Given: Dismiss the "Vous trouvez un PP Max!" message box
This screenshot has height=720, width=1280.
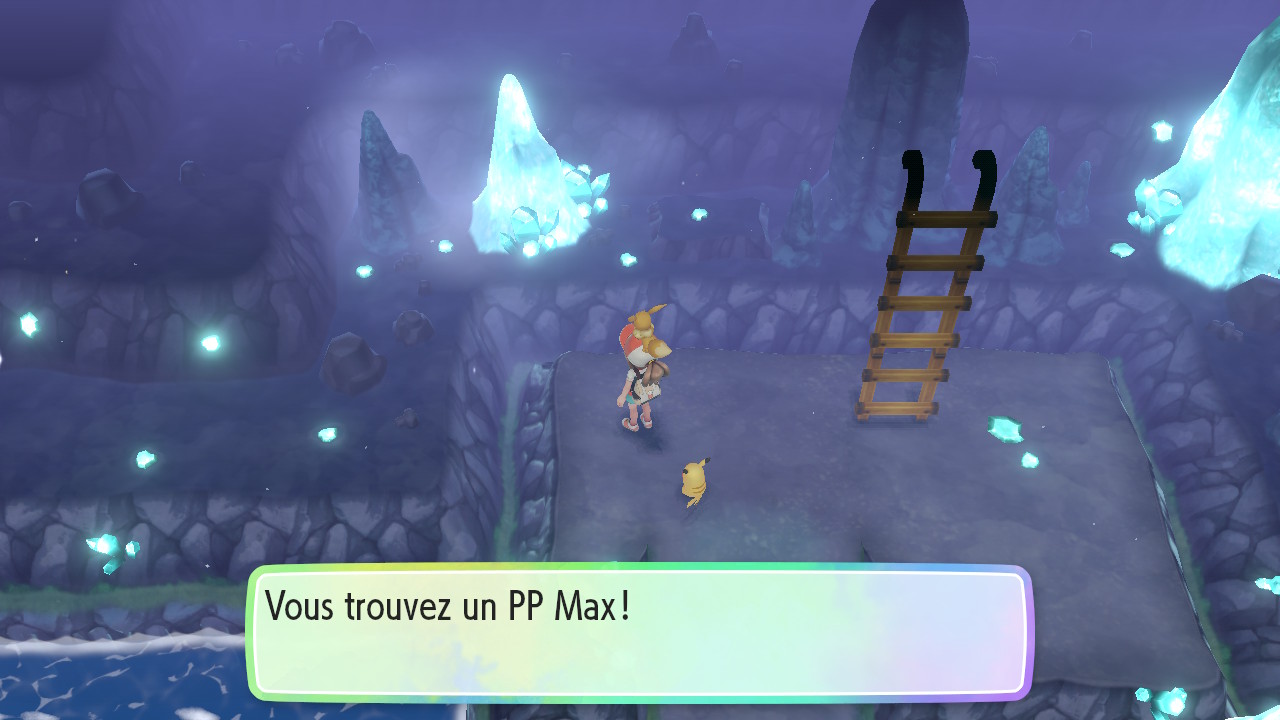Looking at the screenshot, I should 639,633.
